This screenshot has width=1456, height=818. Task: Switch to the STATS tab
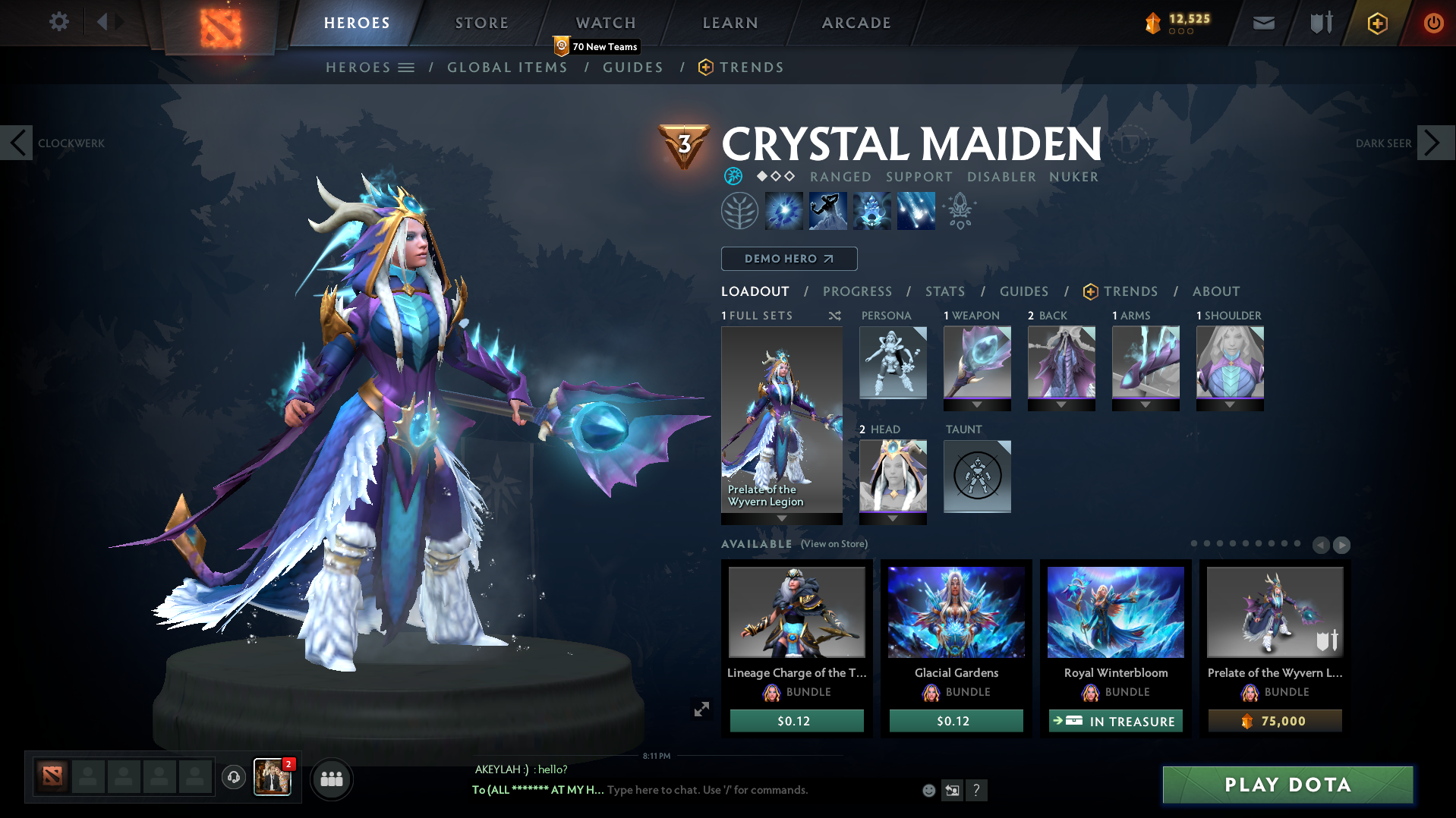944,291
